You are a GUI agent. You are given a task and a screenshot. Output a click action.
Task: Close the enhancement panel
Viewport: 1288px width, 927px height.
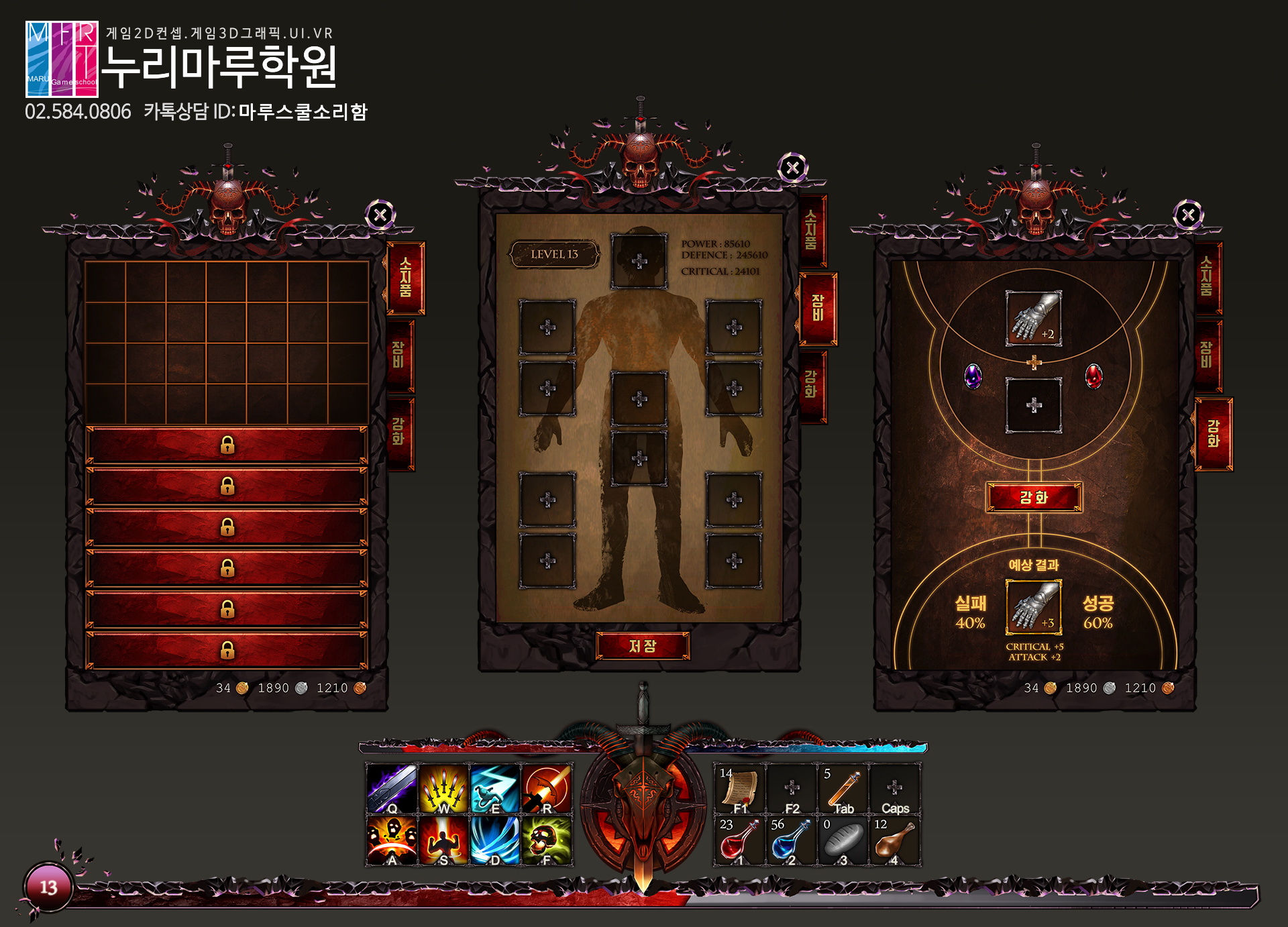pos(1188,215)
